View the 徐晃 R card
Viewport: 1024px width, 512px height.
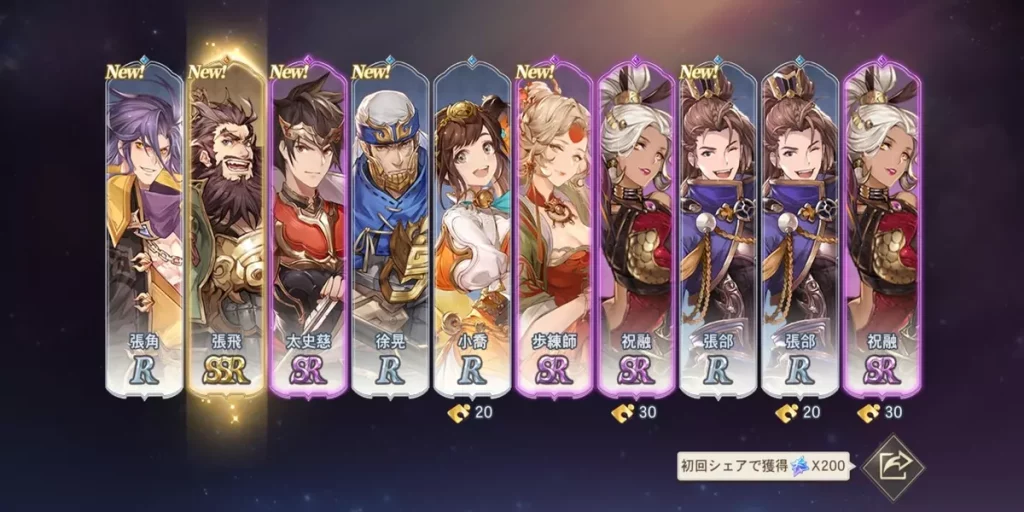(x=390, y=230)
